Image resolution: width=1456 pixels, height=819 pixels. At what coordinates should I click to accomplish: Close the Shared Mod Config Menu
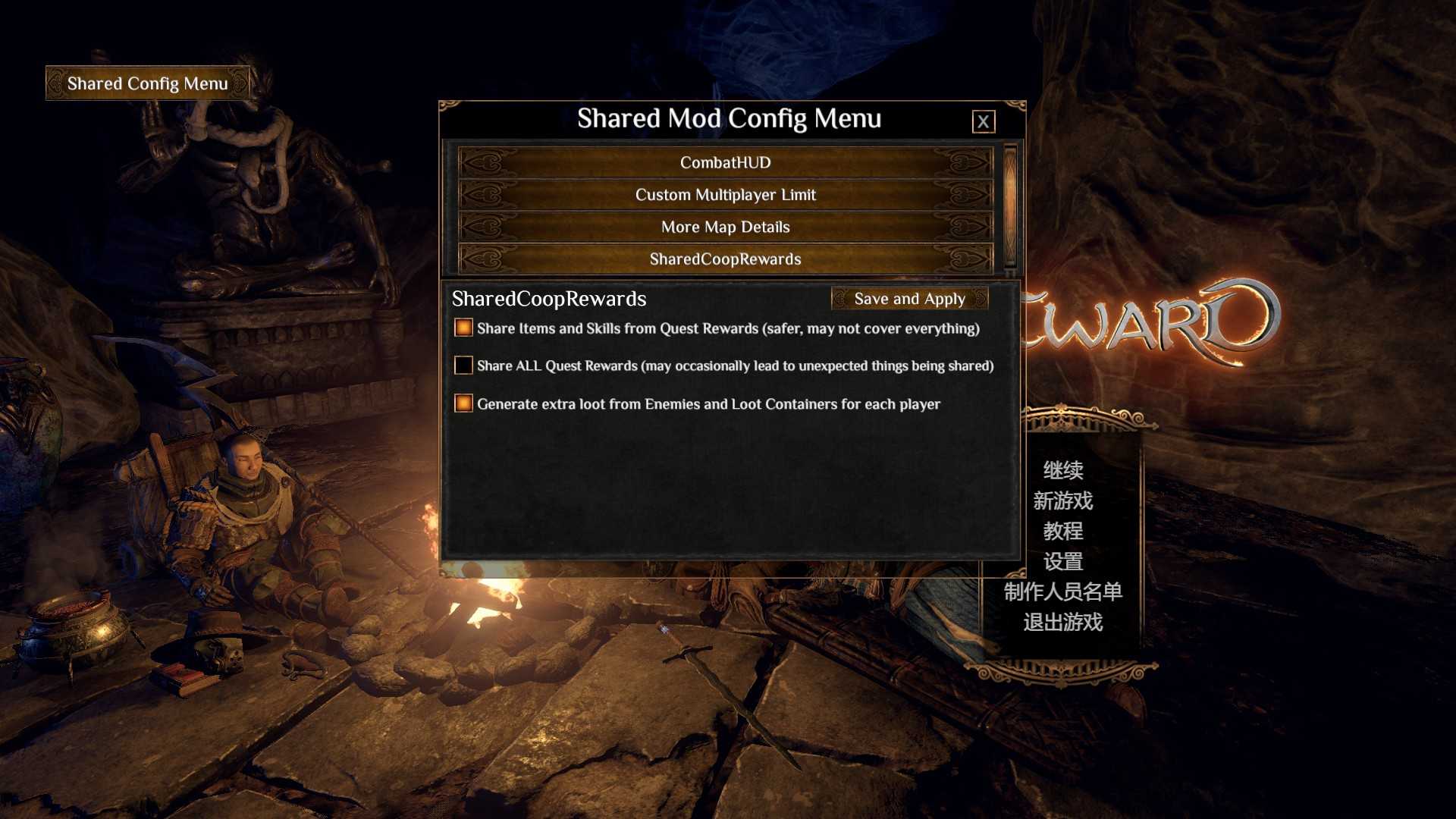[x=983, y=121]
